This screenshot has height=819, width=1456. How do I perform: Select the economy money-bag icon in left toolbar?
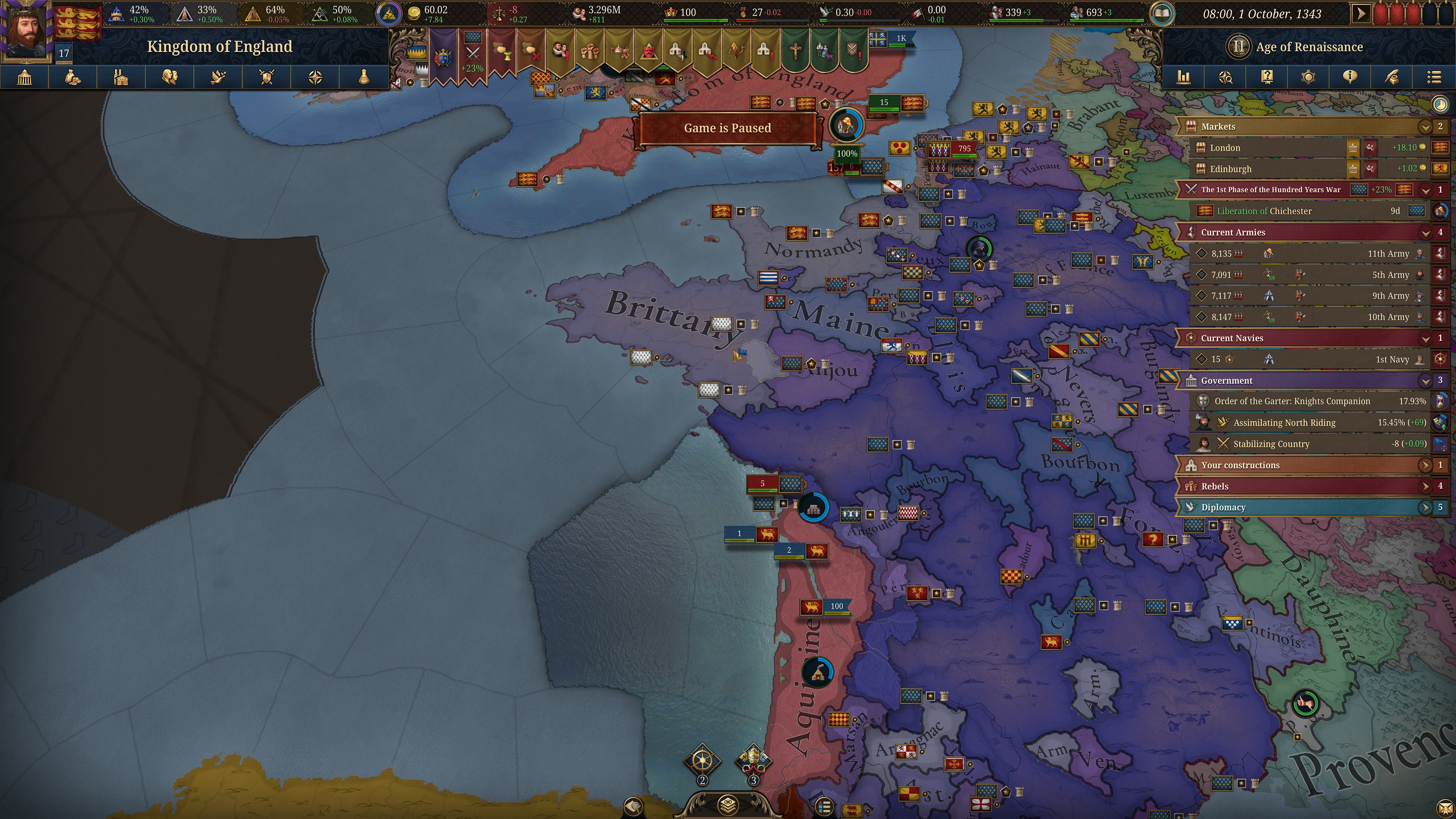(x=73, y=77)
